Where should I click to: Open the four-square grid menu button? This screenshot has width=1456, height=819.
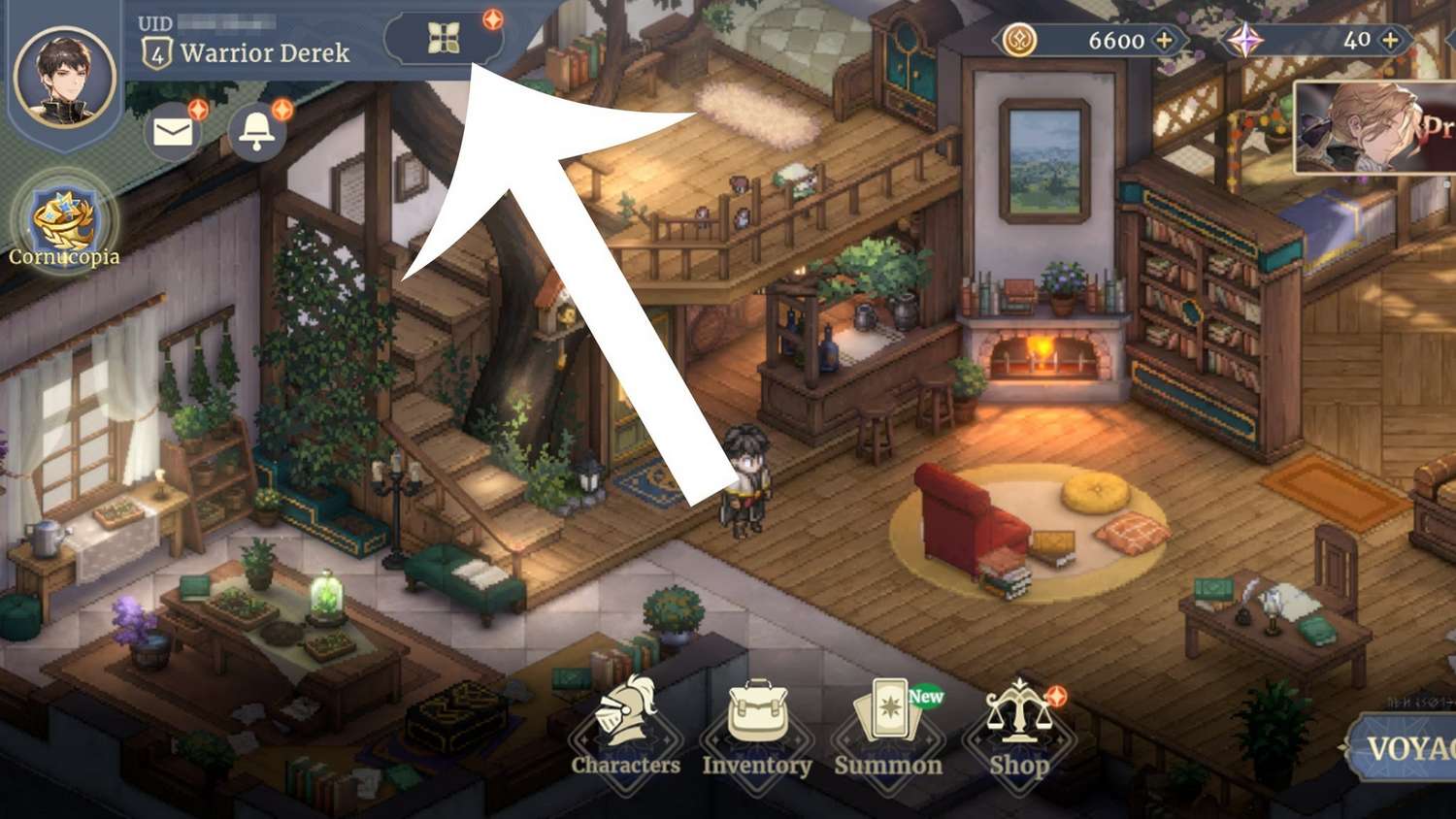click(444, 39)
